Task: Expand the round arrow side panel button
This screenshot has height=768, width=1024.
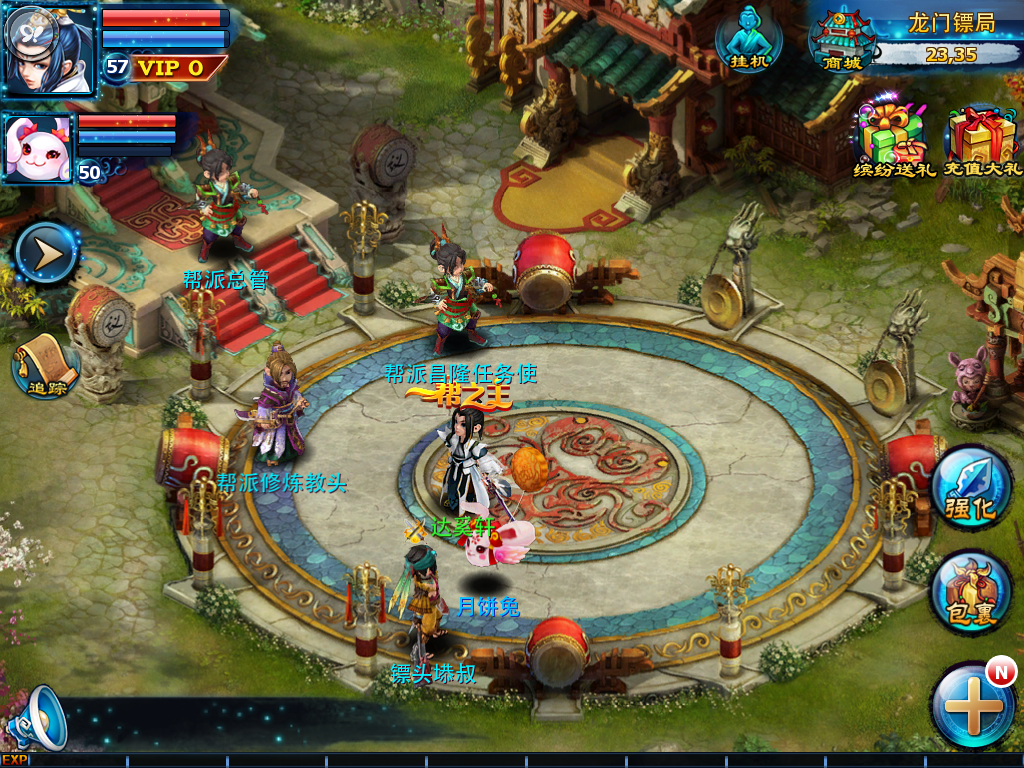Action: point(46,253)
